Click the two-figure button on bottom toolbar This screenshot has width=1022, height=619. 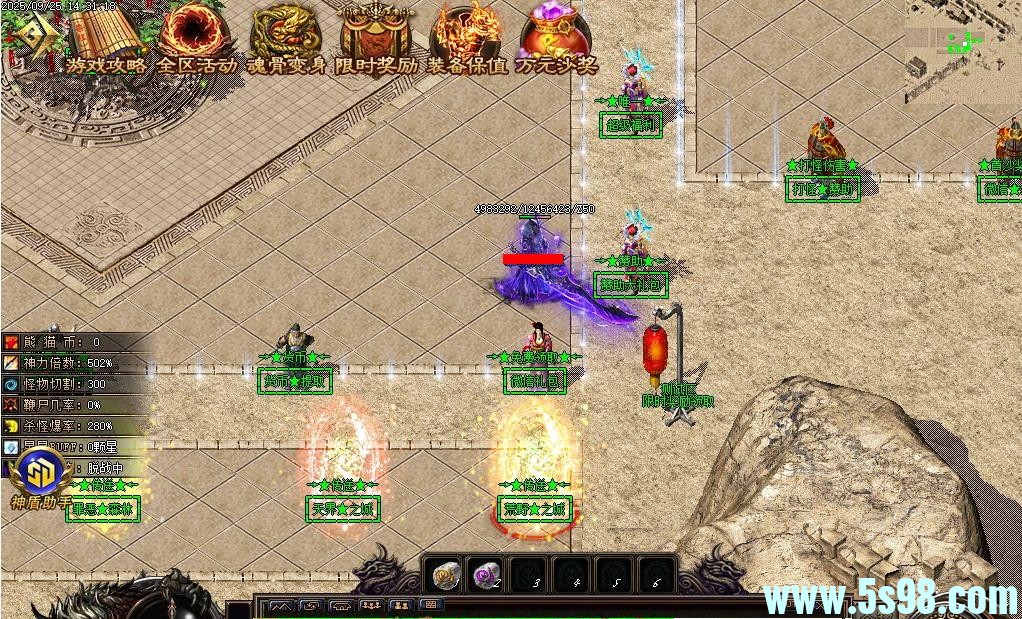pyautogui.click(x=401, y=606)
